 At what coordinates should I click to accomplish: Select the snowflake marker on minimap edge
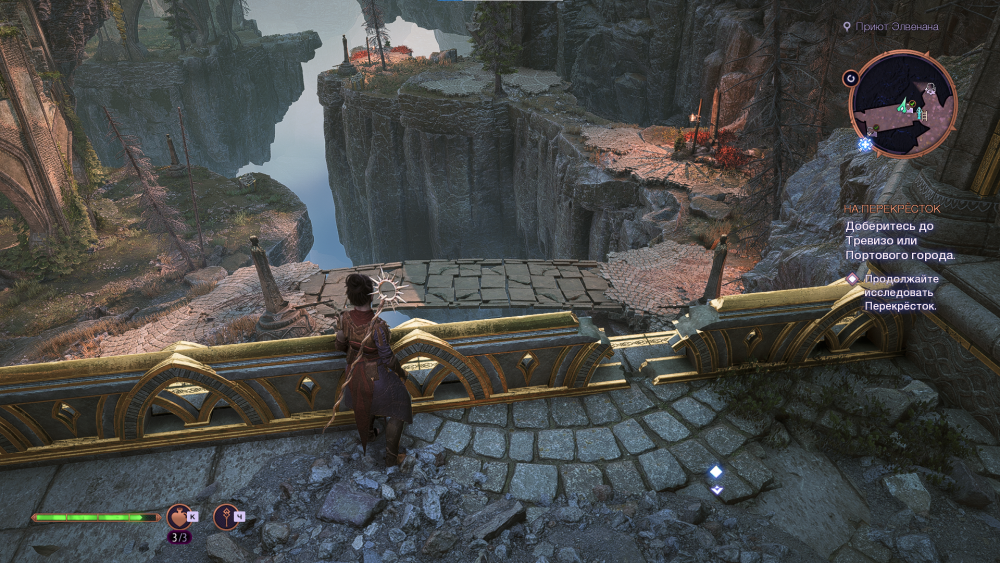click(x=865, y=145)
